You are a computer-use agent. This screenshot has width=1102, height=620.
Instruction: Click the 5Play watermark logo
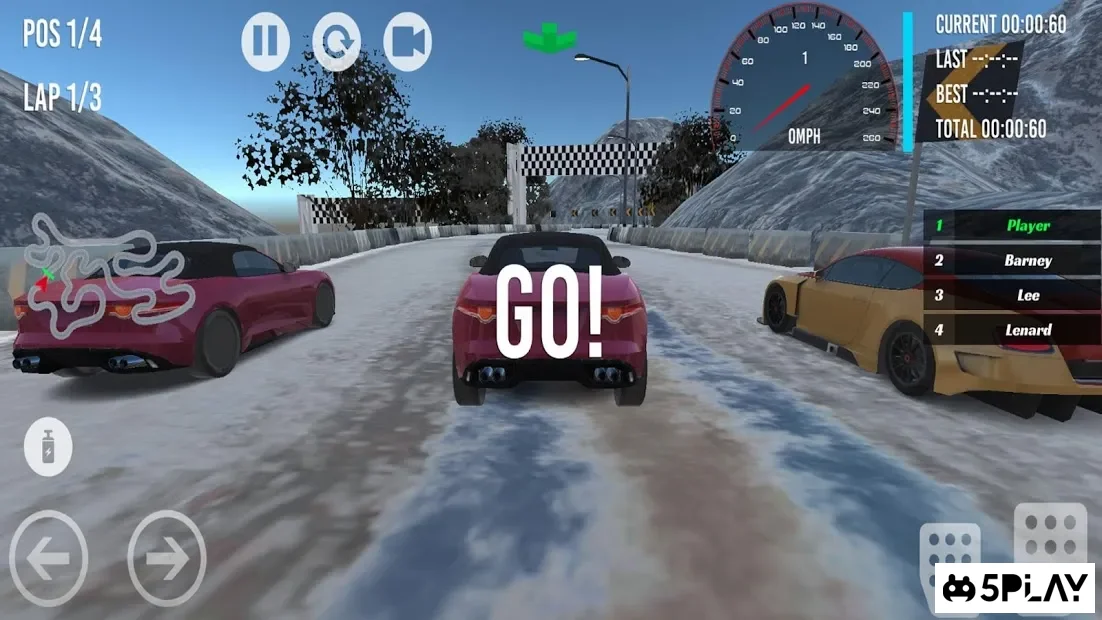[x=1015, y=588]
